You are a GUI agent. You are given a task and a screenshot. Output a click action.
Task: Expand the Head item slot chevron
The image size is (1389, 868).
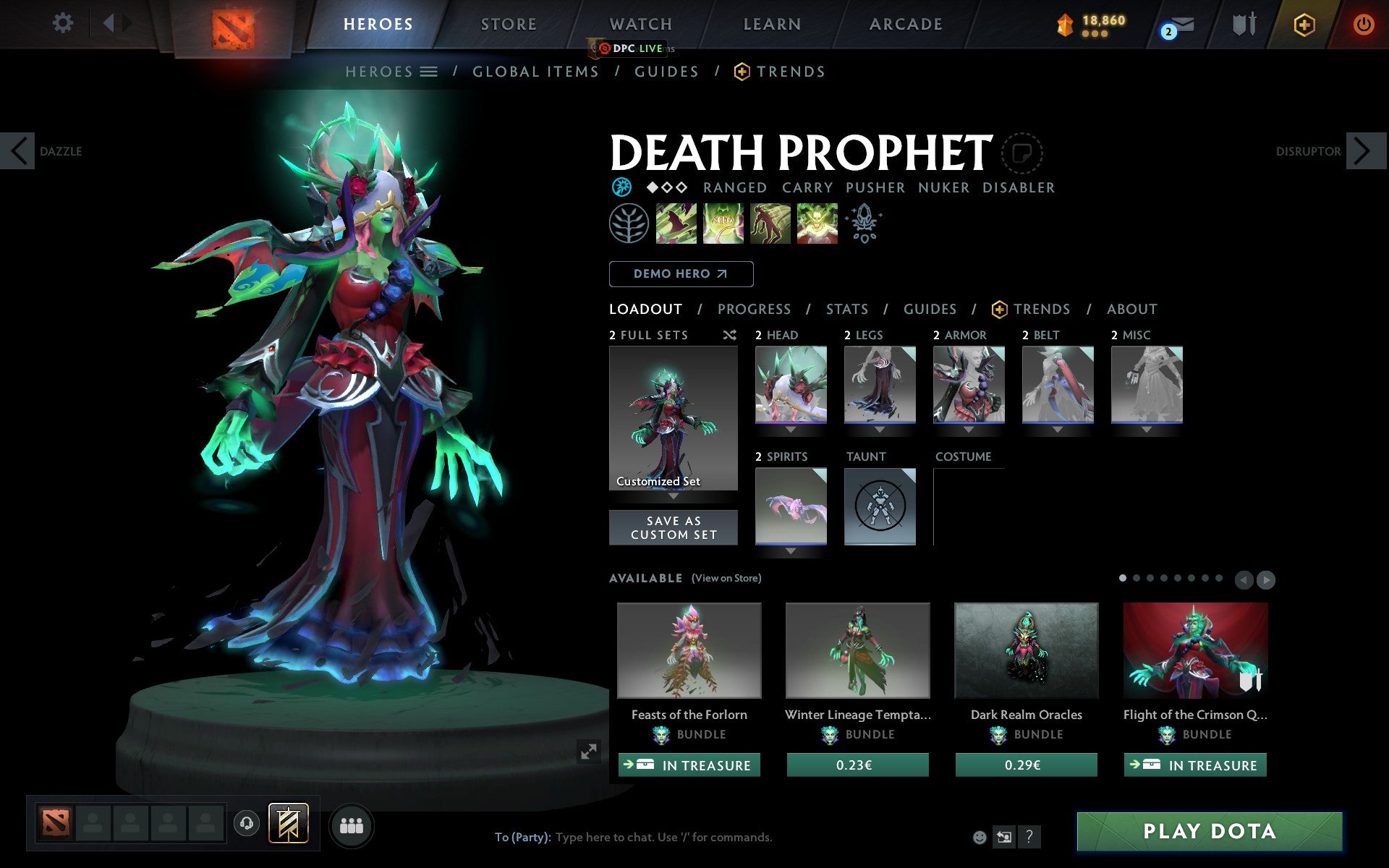pyautogui.click(x=790, y=428)
